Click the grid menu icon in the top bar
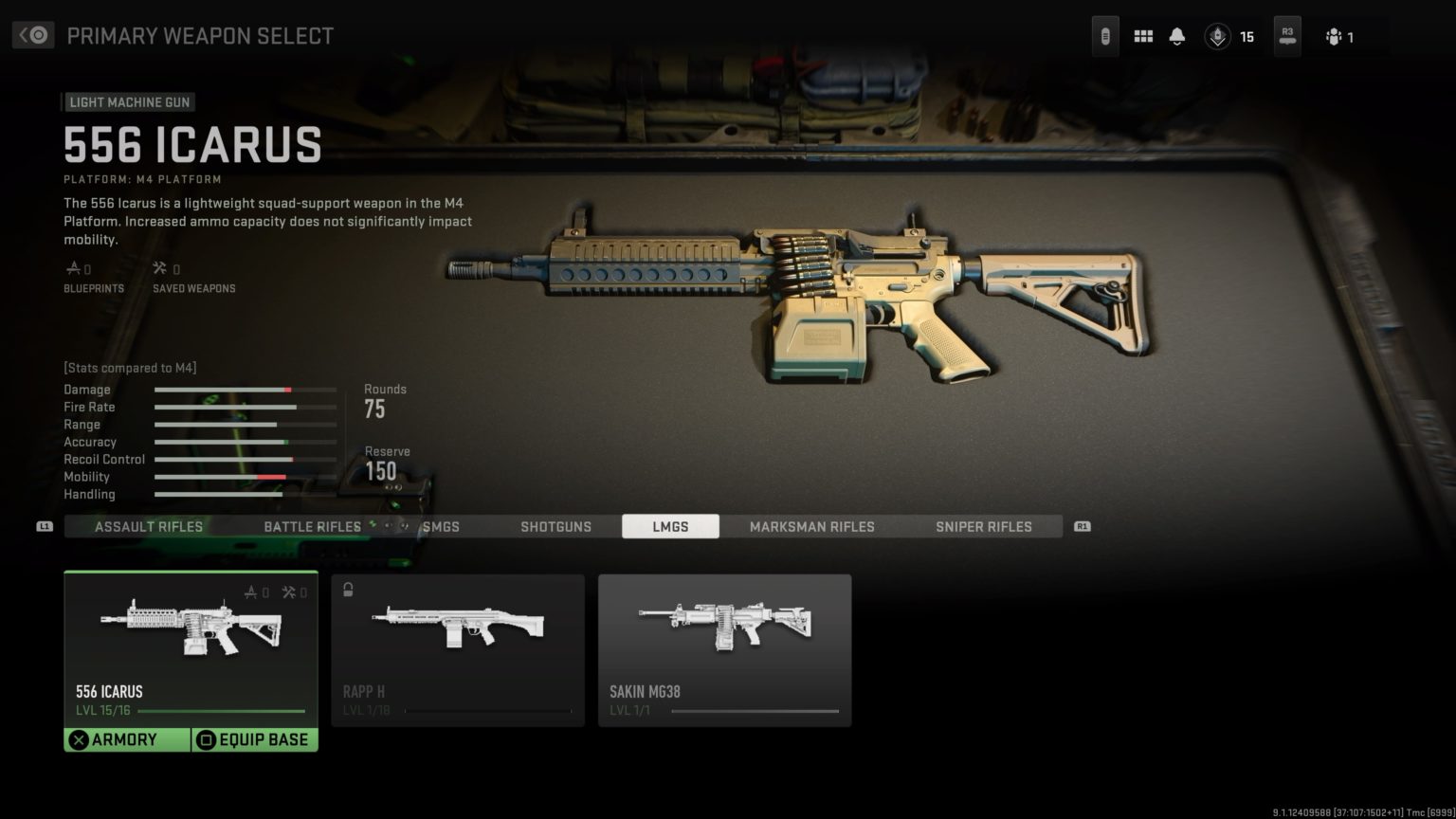The width and height of the screenshot is (1456, 819). (1143, 34)
